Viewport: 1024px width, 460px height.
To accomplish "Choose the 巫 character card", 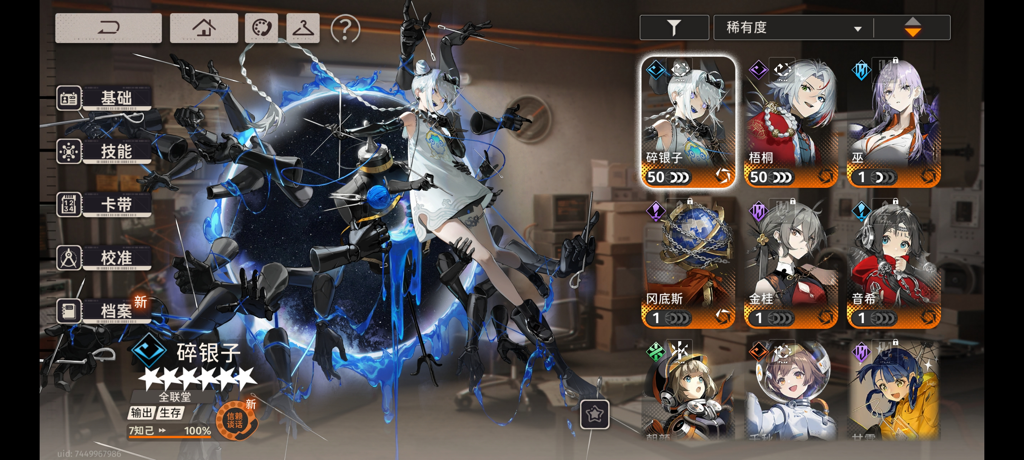I will coord(894,122).
